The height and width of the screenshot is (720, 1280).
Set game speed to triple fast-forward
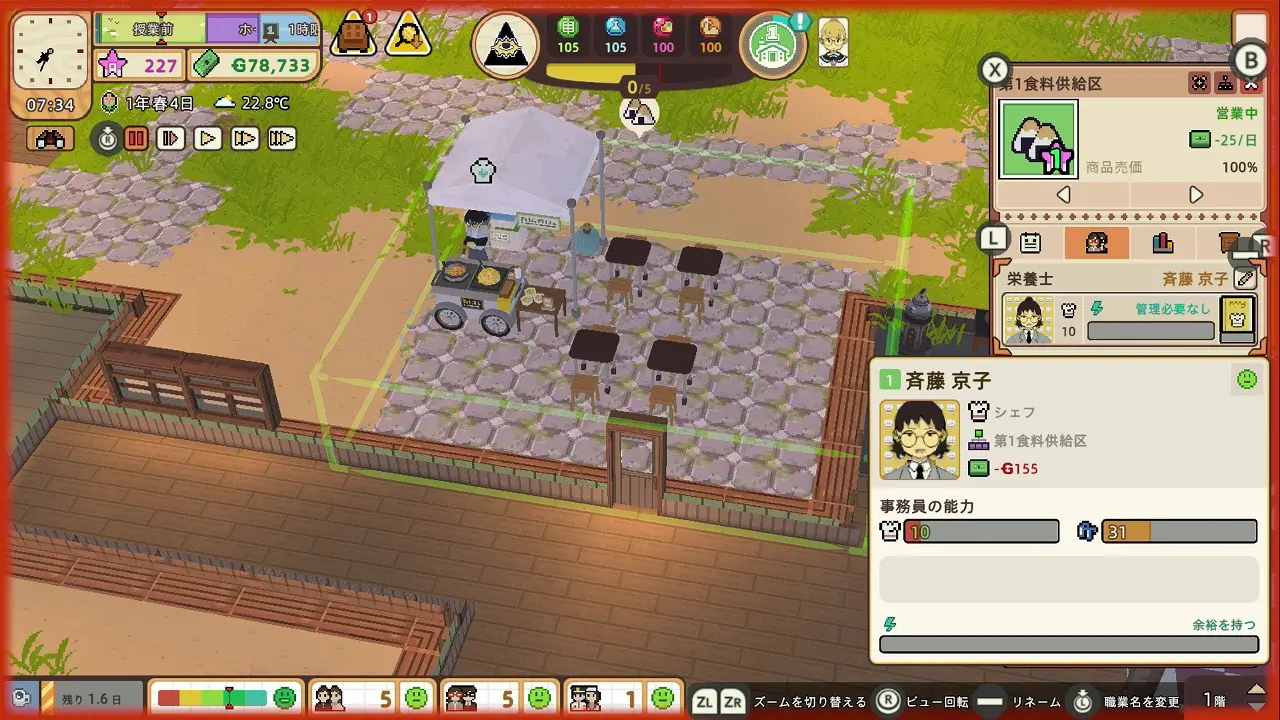coord(282,139)
